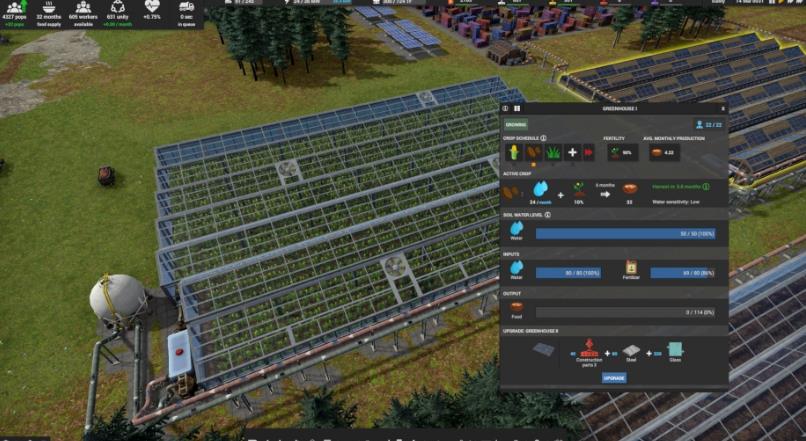Screen dimensions: 806x441
Task: Open the workers available stat
Action: [x=83, y=11]
